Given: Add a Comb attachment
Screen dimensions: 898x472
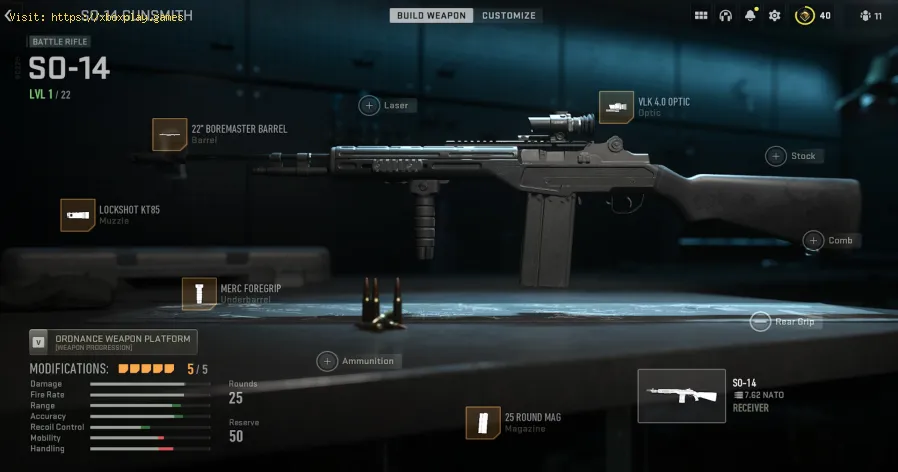Looking at the screenshot, I should point(814,241).
